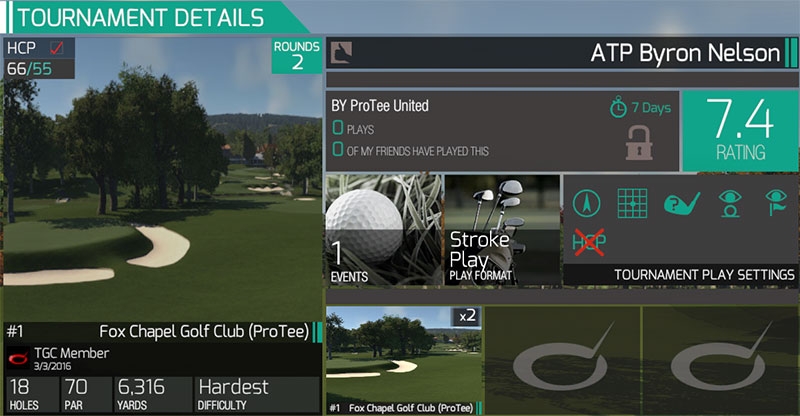The image size is (800, 416).
Task: Open the 7.4 Rating panel
Action: pyautogui.click(x=739, y=130)
